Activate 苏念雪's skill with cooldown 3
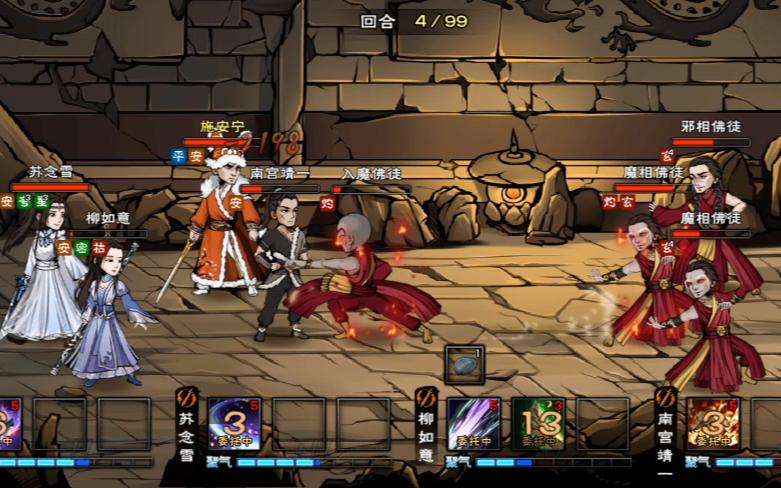781x488 pixels. [233, 423]
